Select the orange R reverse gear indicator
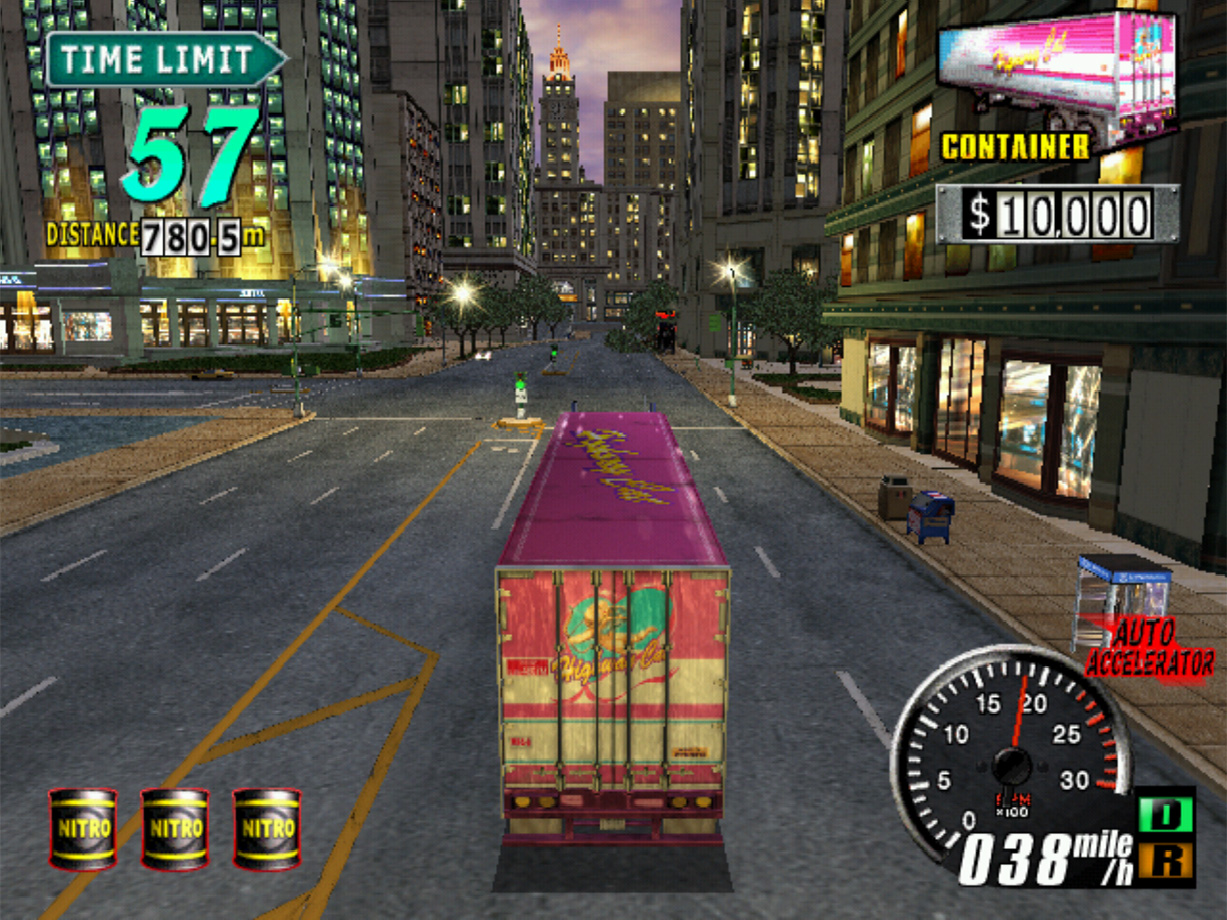The image size is (1227, 920). (1165, 859)
